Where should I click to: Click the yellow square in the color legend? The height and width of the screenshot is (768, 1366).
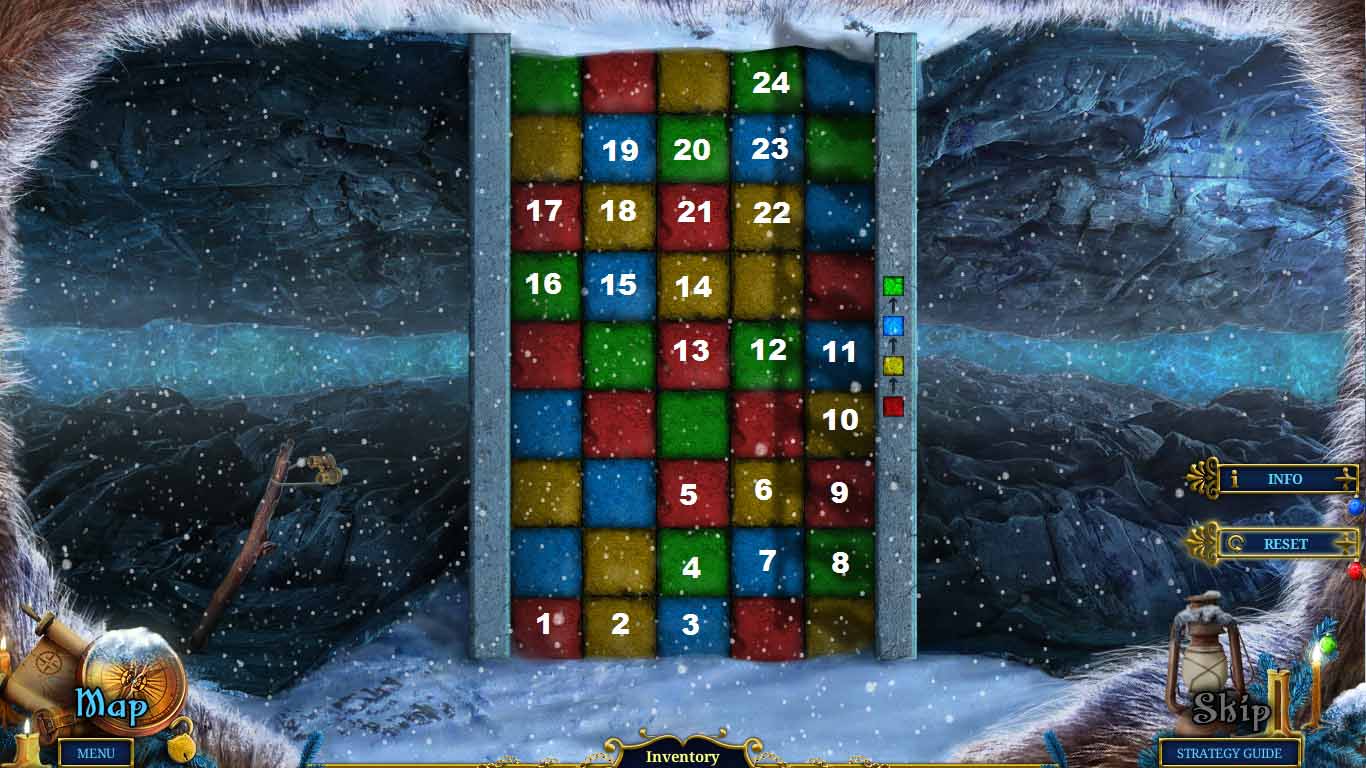[895, 365]
